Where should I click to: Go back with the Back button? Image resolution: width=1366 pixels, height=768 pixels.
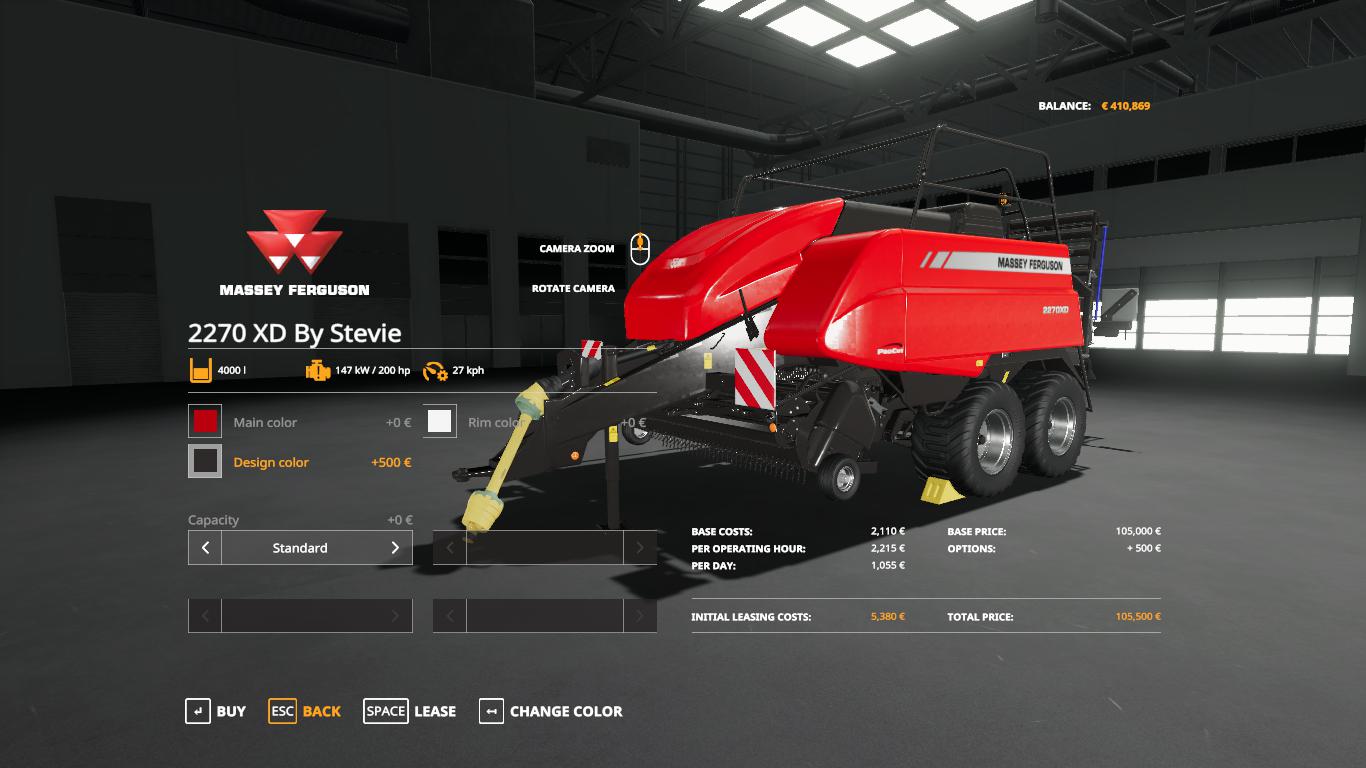tap(305, 711)
